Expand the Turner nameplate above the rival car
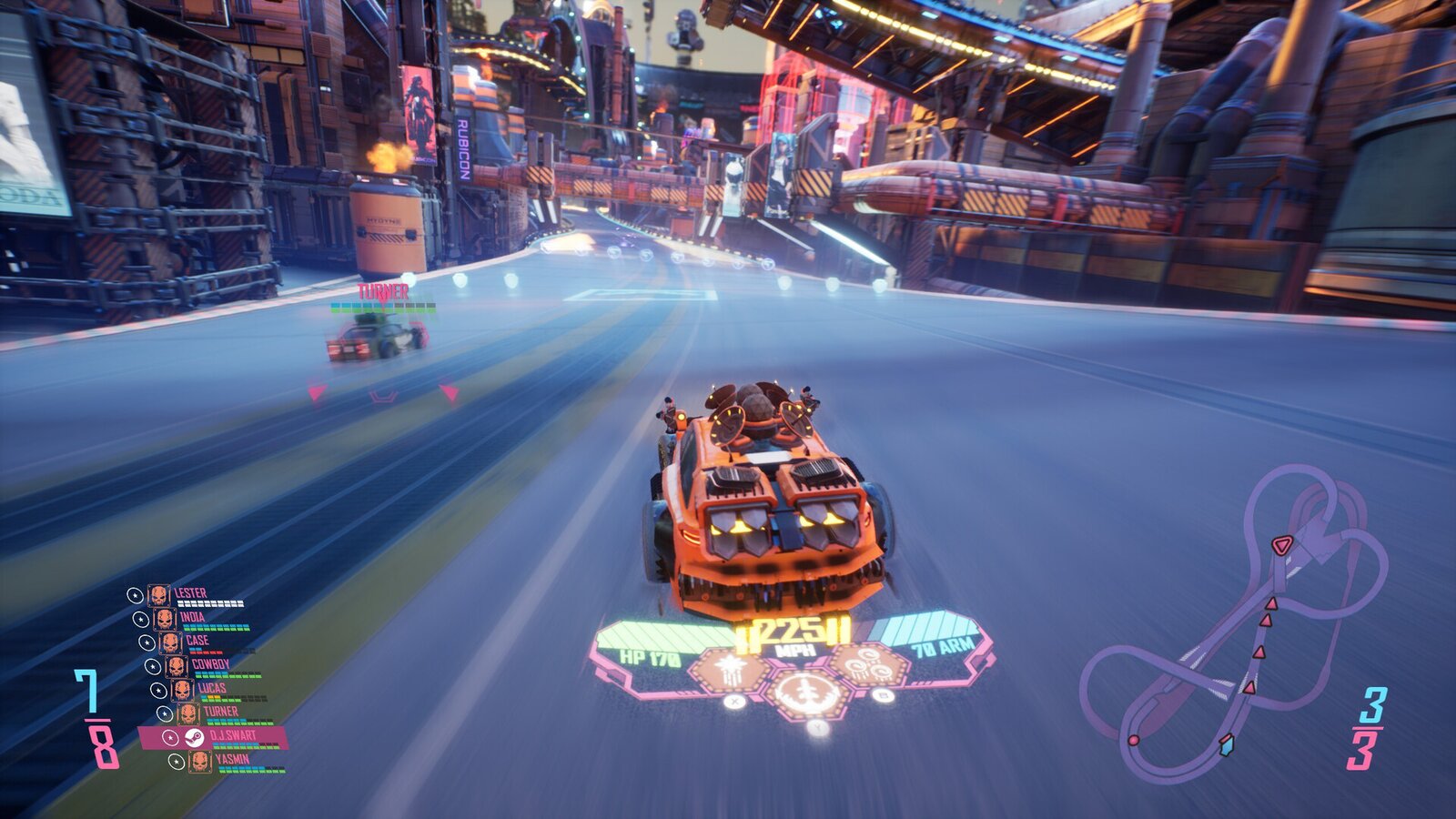The image size is (1456, 819). click(383, 293)
